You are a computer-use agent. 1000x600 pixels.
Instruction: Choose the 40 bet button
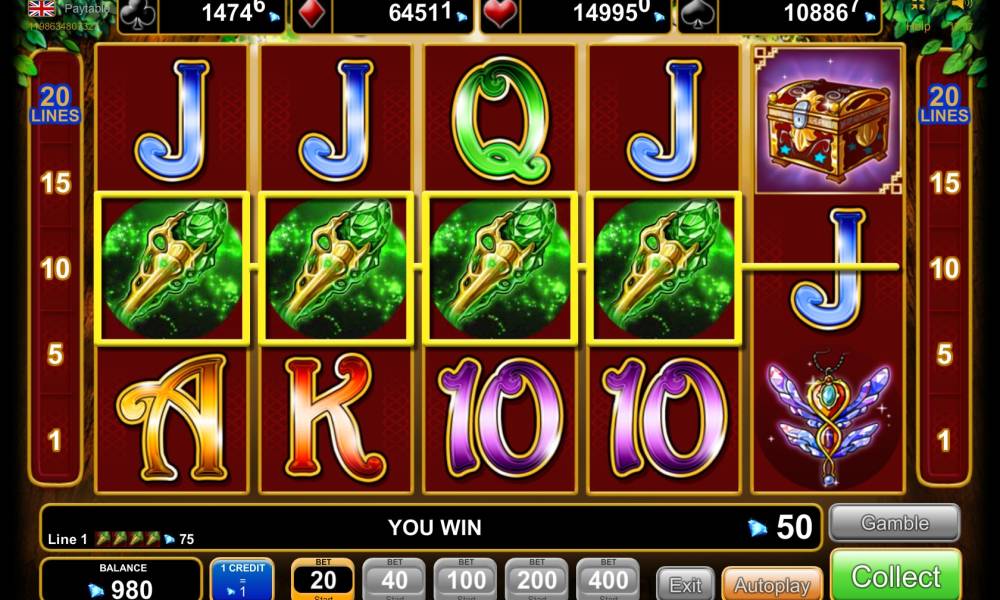[x=394, y=579]
